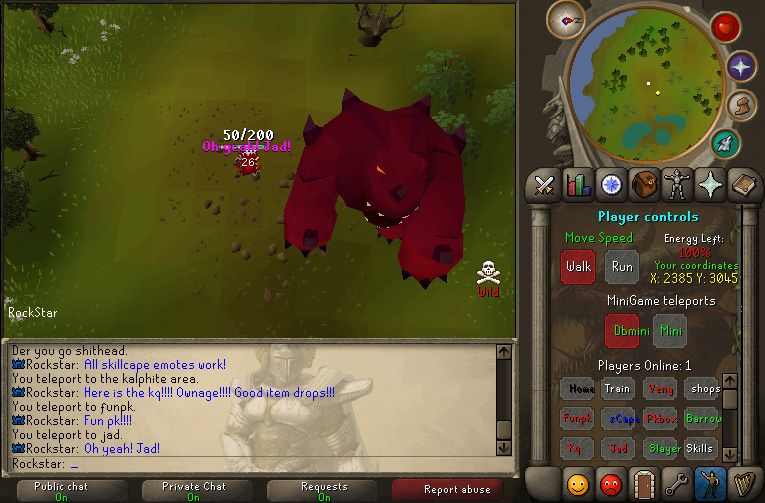Teleport to Jad

[619, 449]
